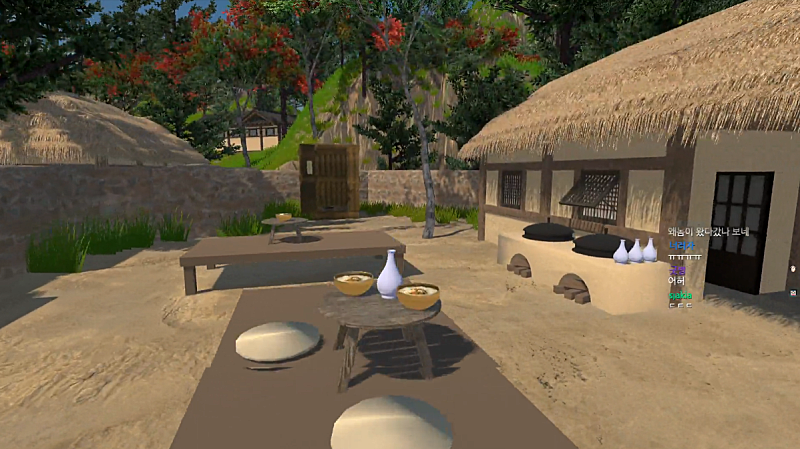The height and width of the screenshot is (449, 800).
Task: Select the green spakia username in chat
Action: 680,295
